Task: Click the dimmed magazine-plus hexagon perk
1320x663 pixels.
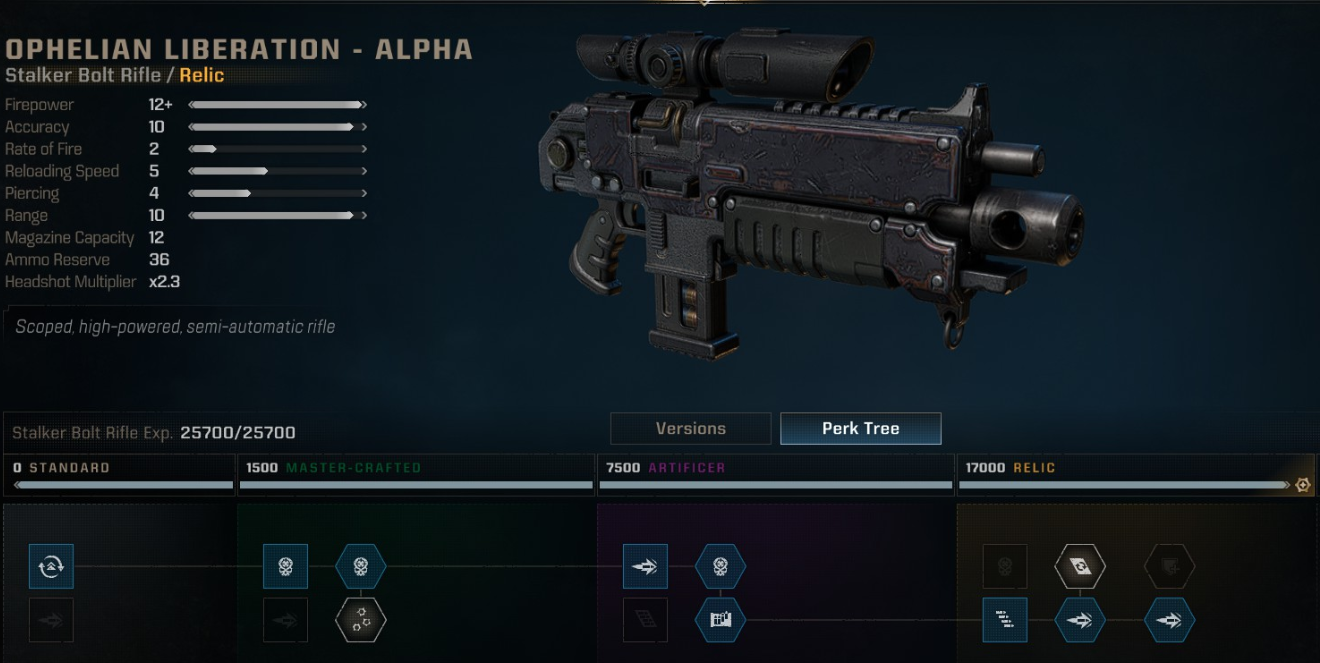Action: click(x=1169, y=567)
